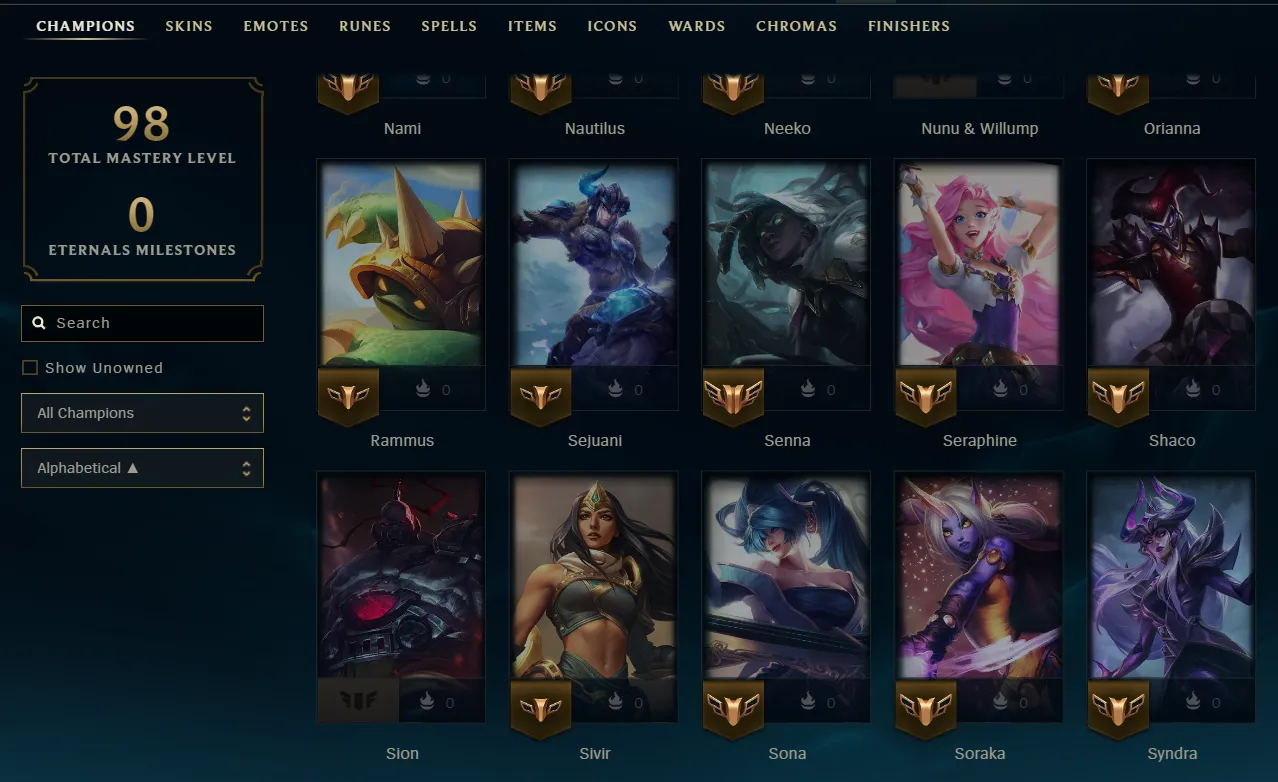1278x782 pixels.
Task: Switch to the Skins tab
Action: click(x=189, y=26)
